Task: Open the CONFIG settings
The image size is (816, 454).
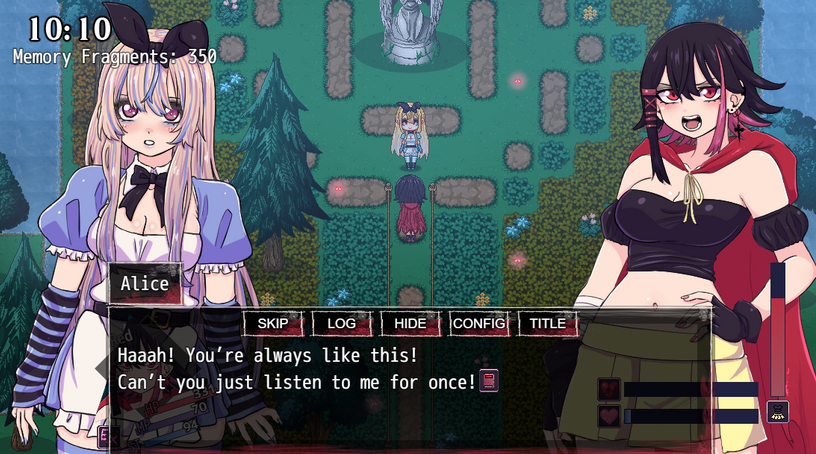Action: [x=478, y=323]
